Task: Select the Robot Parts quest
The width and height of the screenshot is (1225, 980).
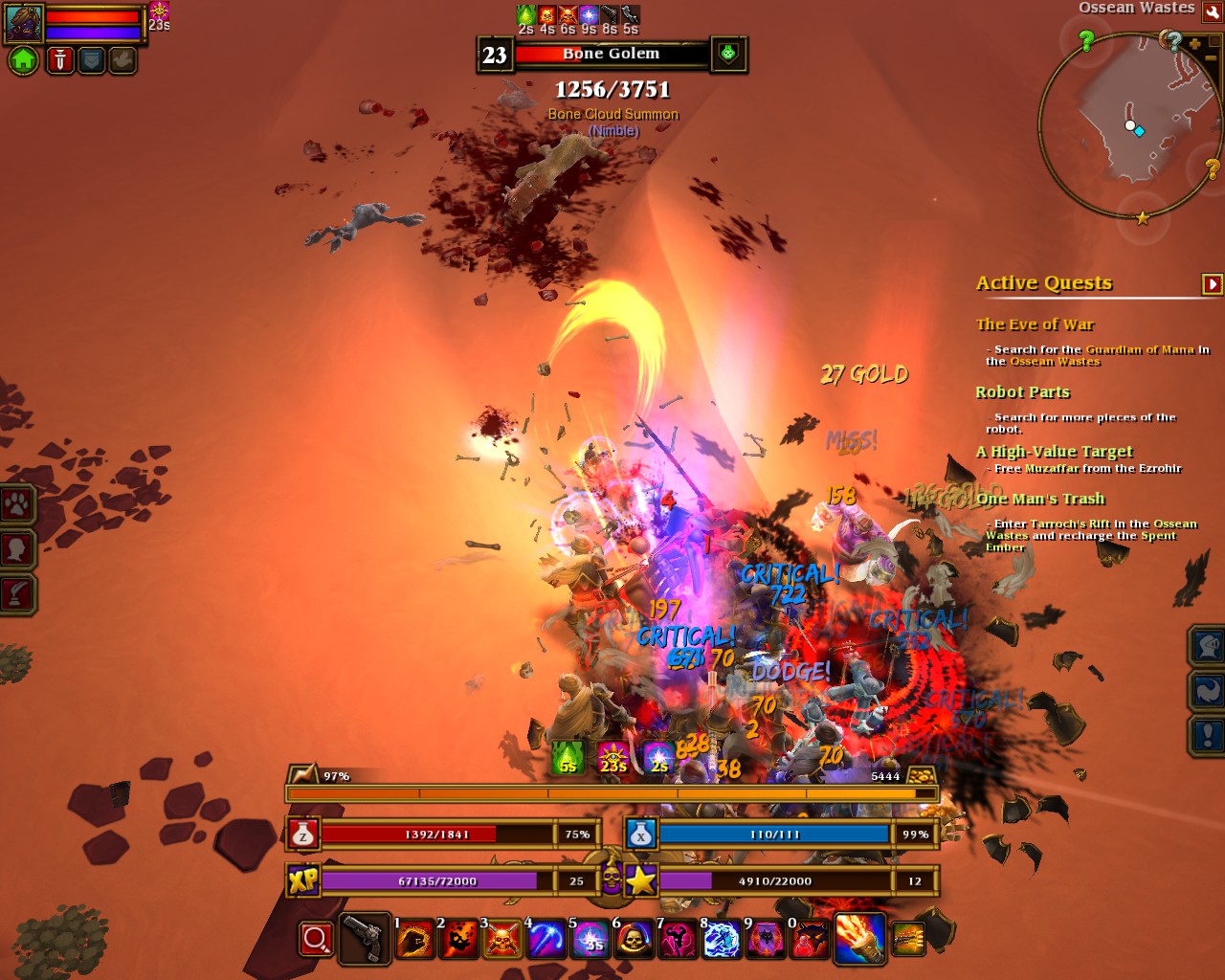Action: 1022,392
